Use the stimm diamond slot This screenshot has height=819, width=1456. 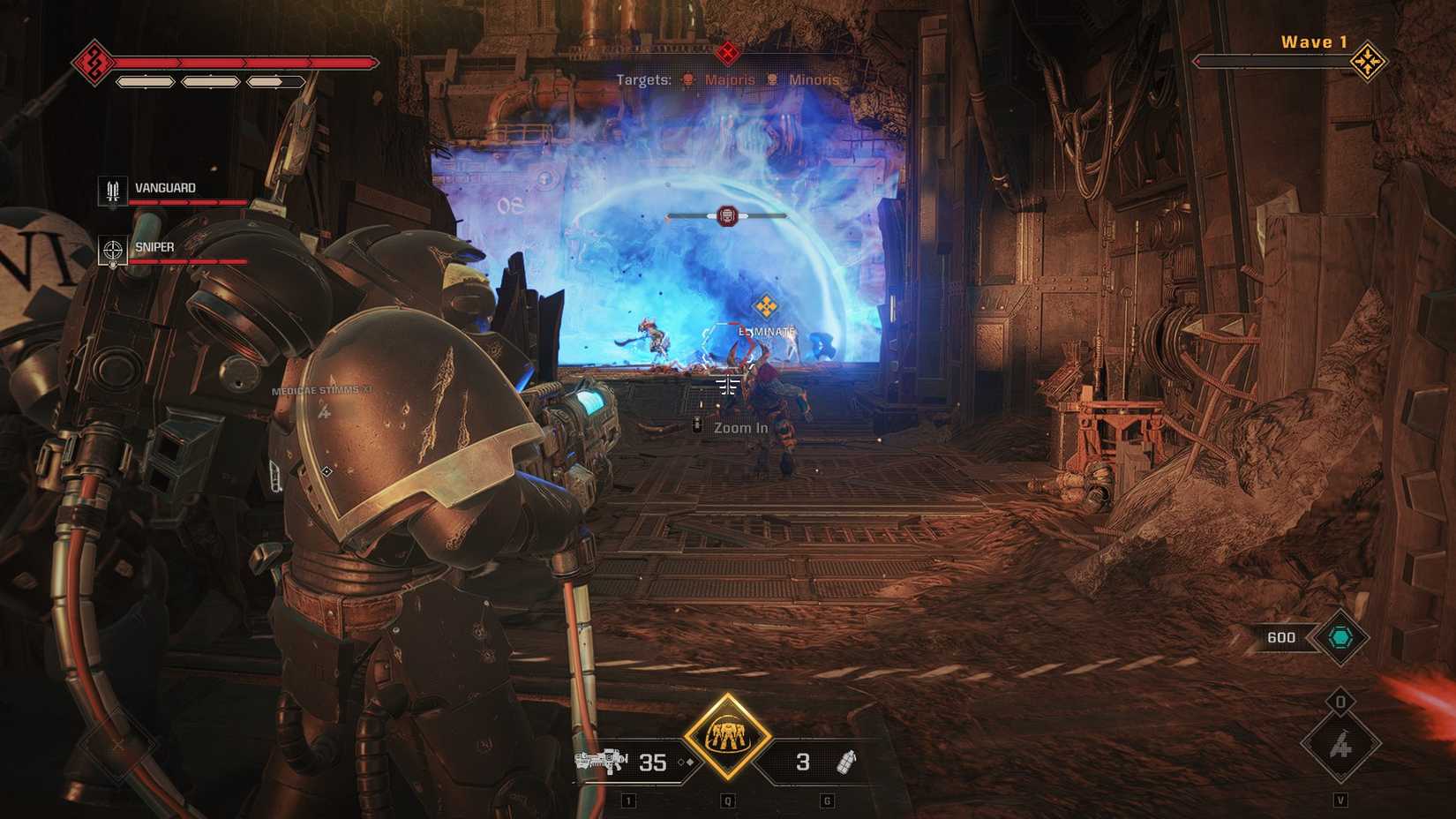(x=1340, y=747)
